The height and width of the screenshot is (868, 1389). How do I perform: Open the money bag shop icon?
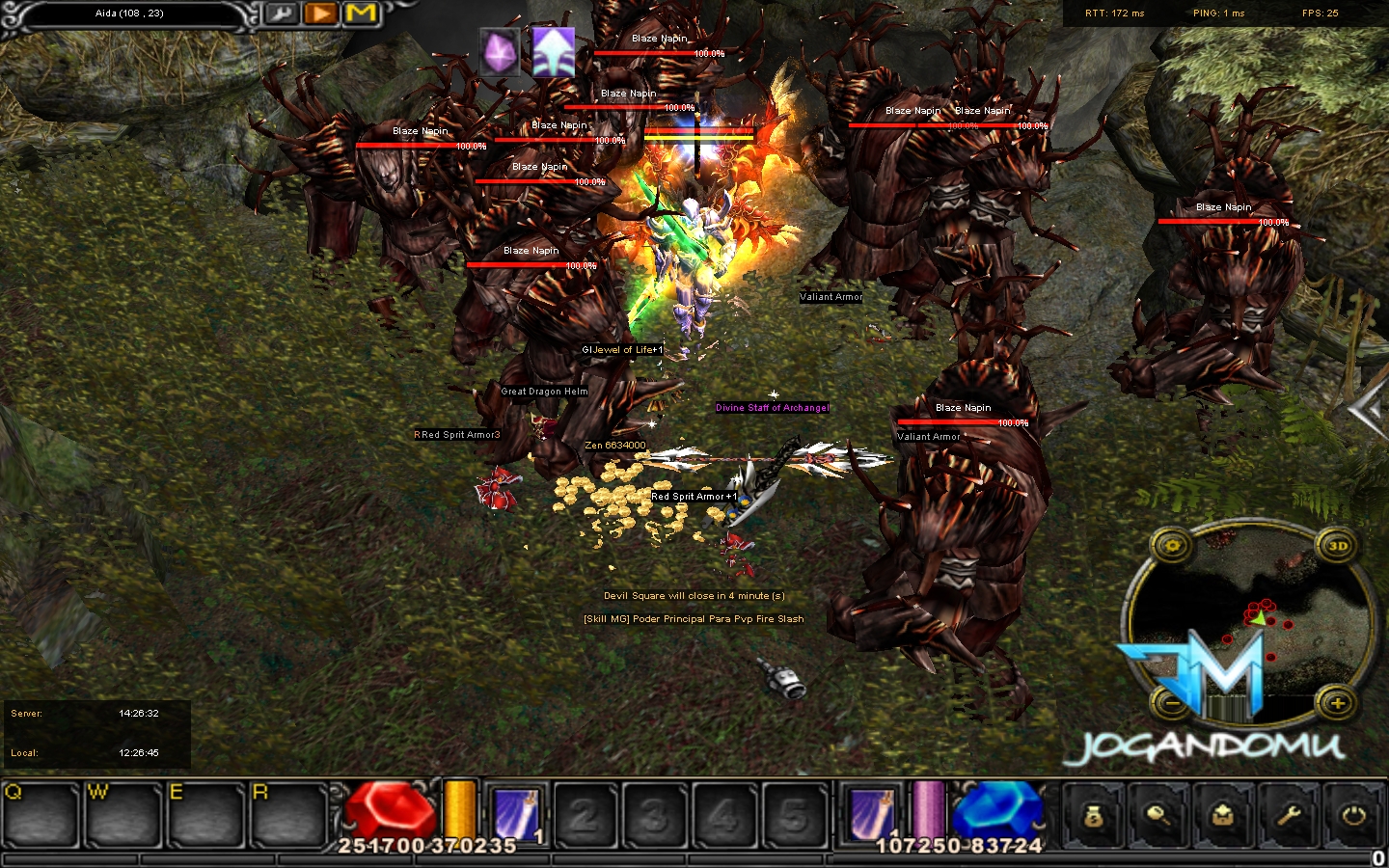click(1093, 816)
